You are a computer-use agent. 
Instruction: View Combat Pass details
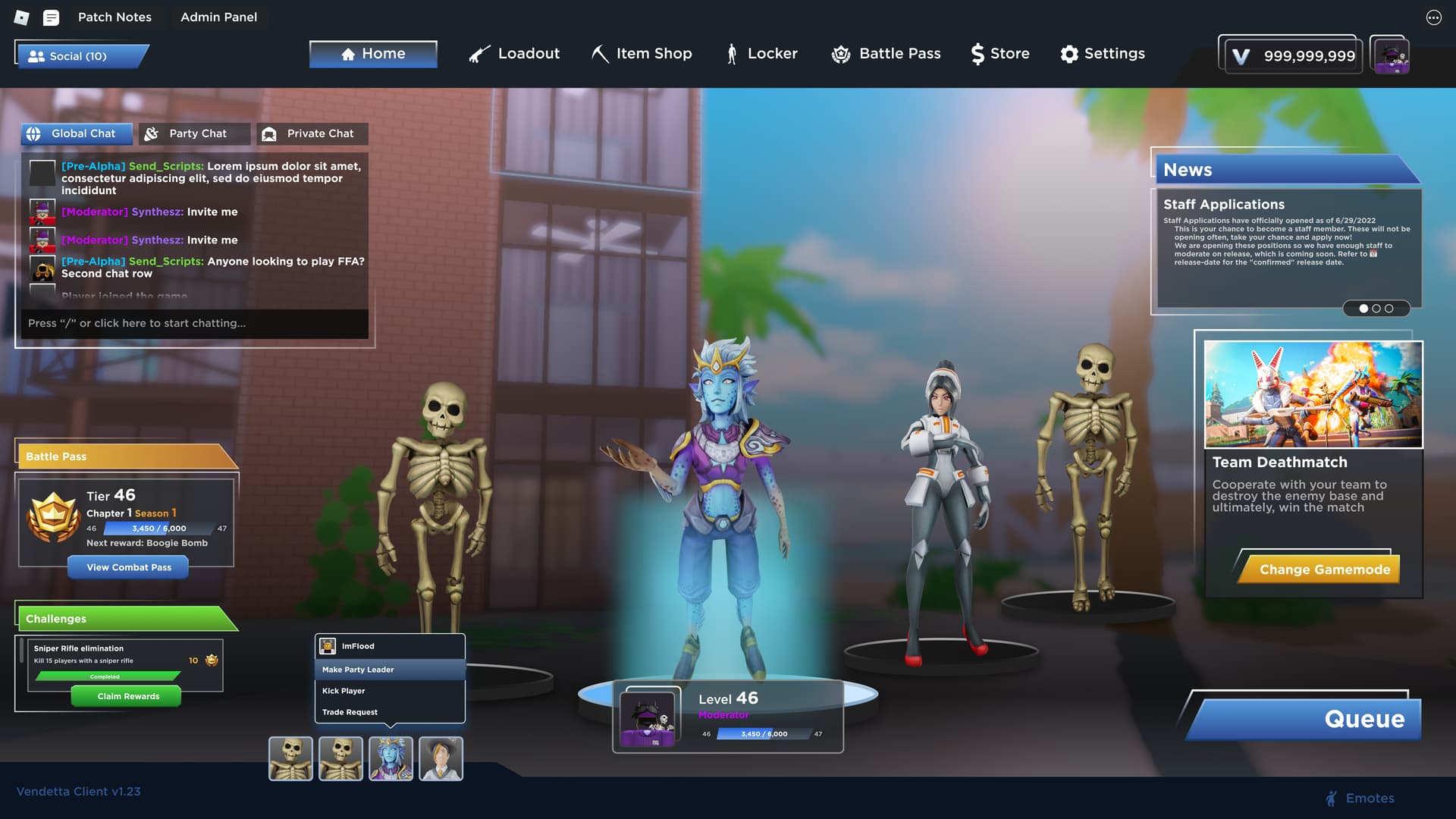pos(128,567)
